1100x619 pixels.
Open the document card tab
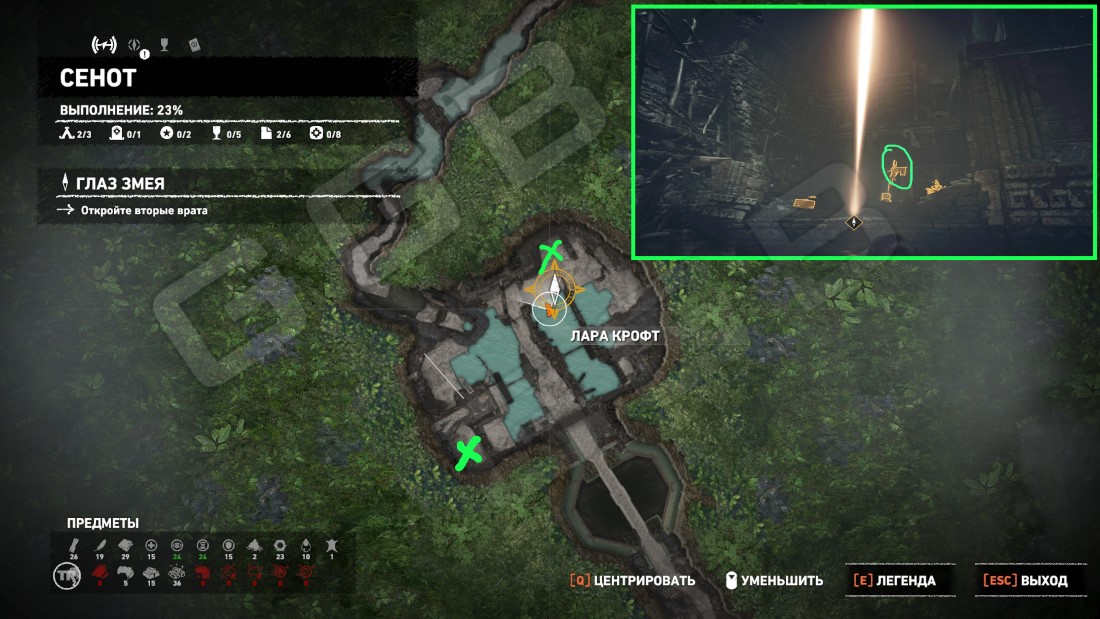(194, 45)
